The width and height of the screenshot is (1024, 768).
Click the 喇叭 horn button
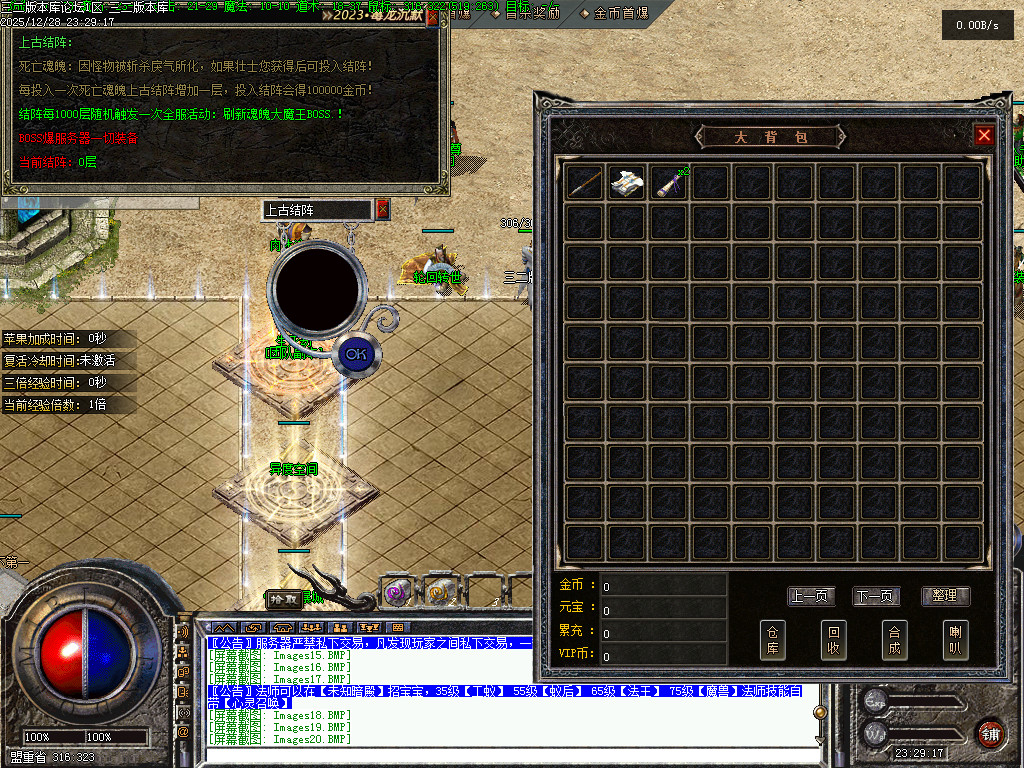point(955,640)
